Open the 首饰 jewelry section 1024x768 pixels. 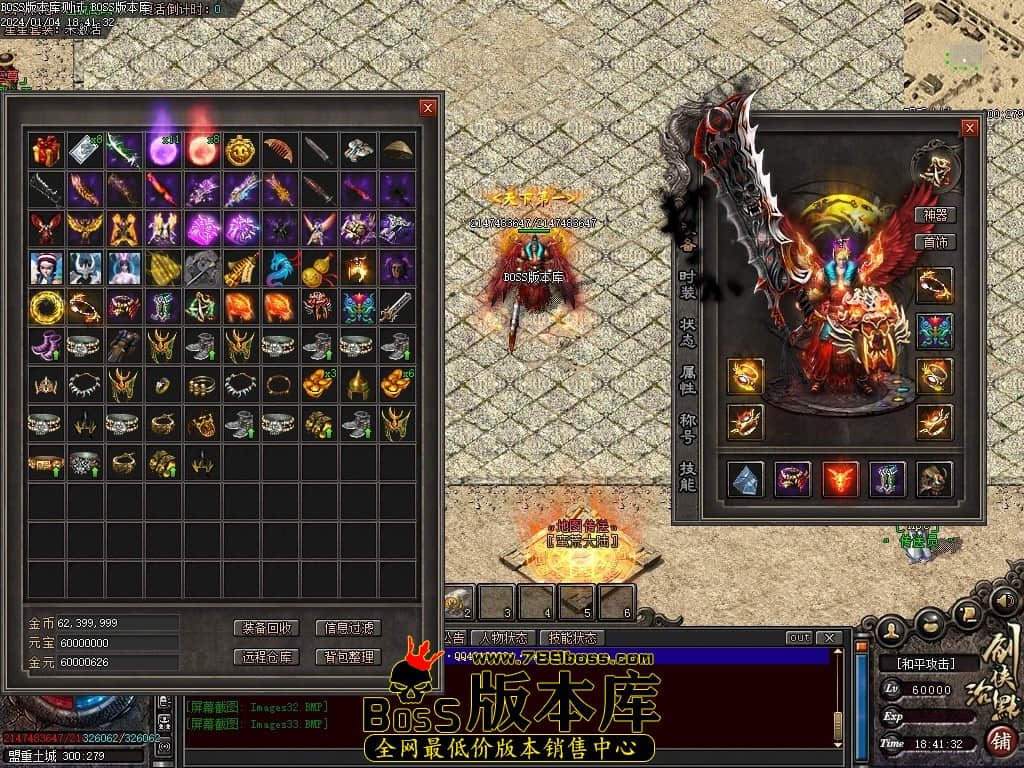pos(935,242)
